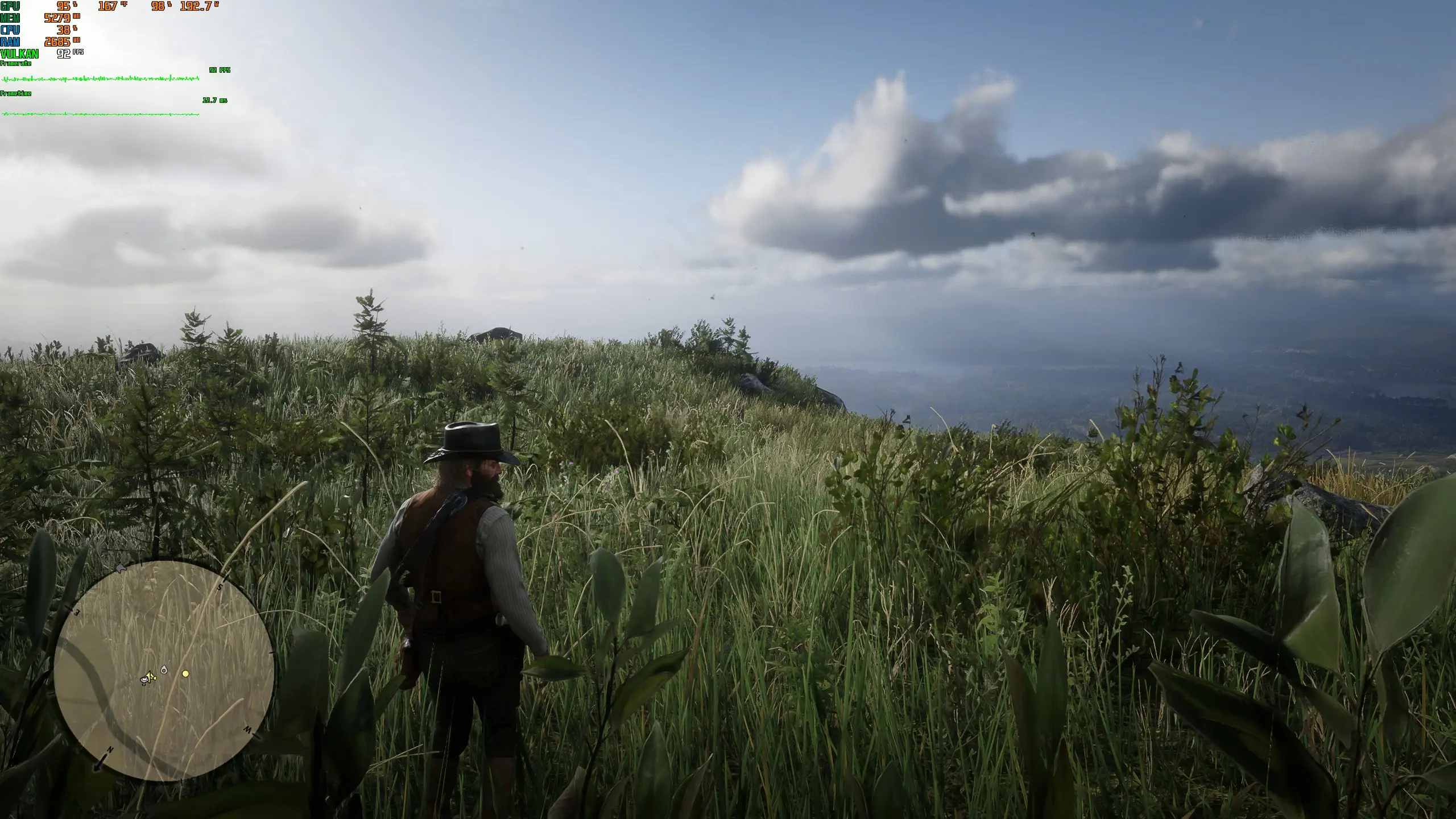Screen dimensions: 1456x819
Task: Select the yellow dot marker on minimap
Action: [x=185, y=674]
